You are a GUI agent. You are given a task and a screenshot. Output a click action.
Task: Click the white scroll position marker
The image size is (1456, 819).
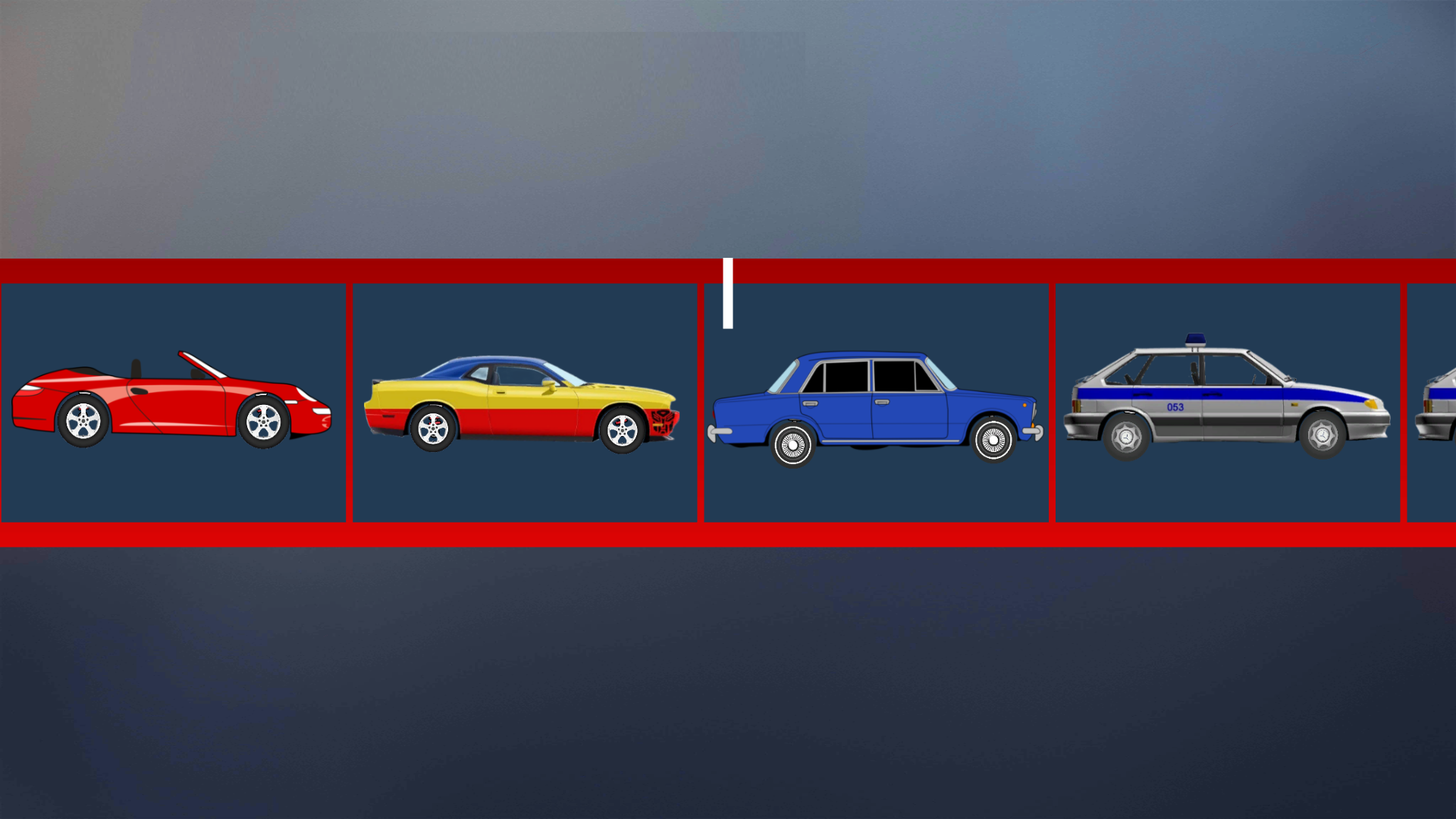[x=729, y=292]
